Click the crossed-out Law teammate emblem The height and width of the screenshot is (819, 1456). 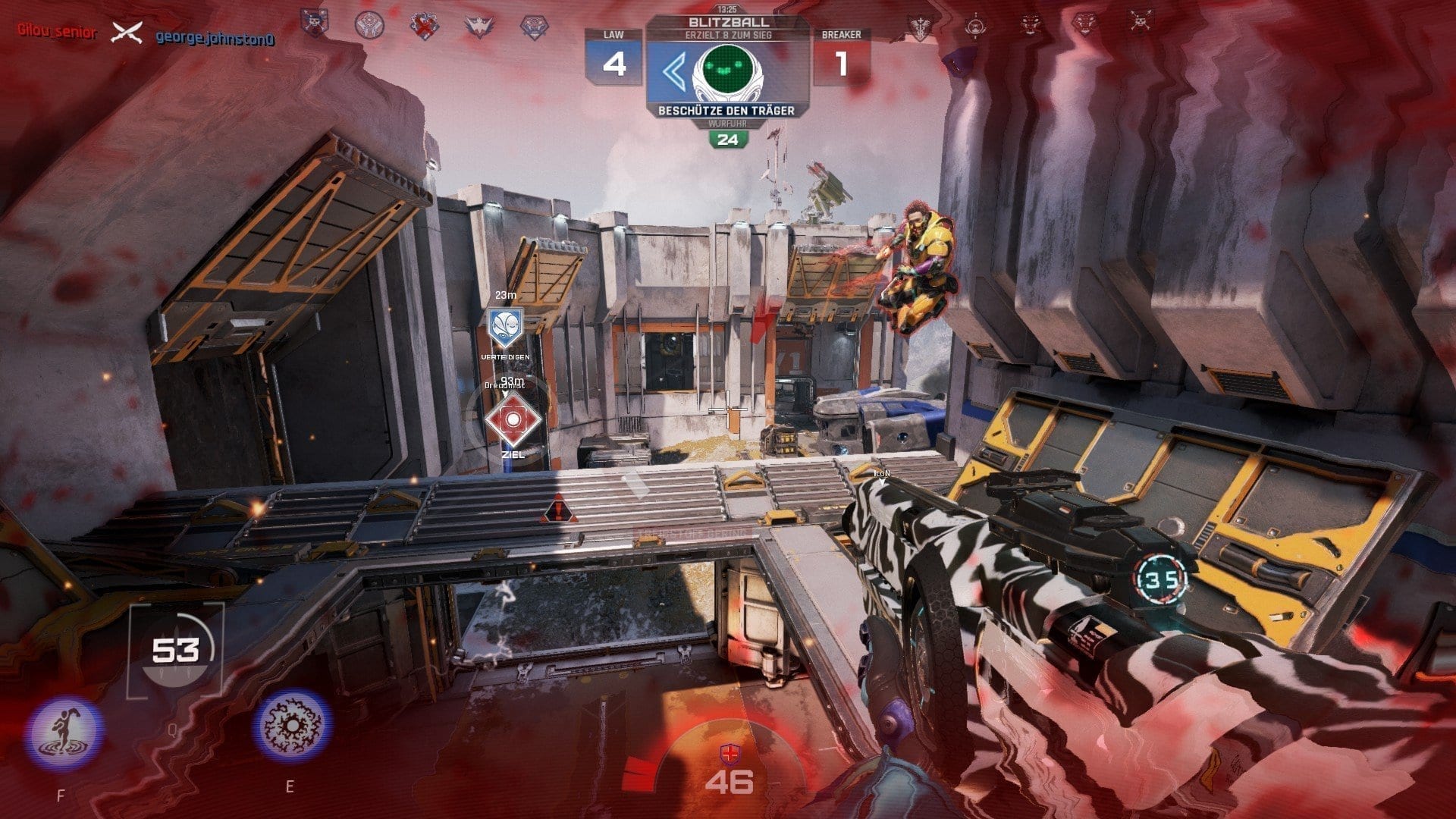click(x=424, y=26)
